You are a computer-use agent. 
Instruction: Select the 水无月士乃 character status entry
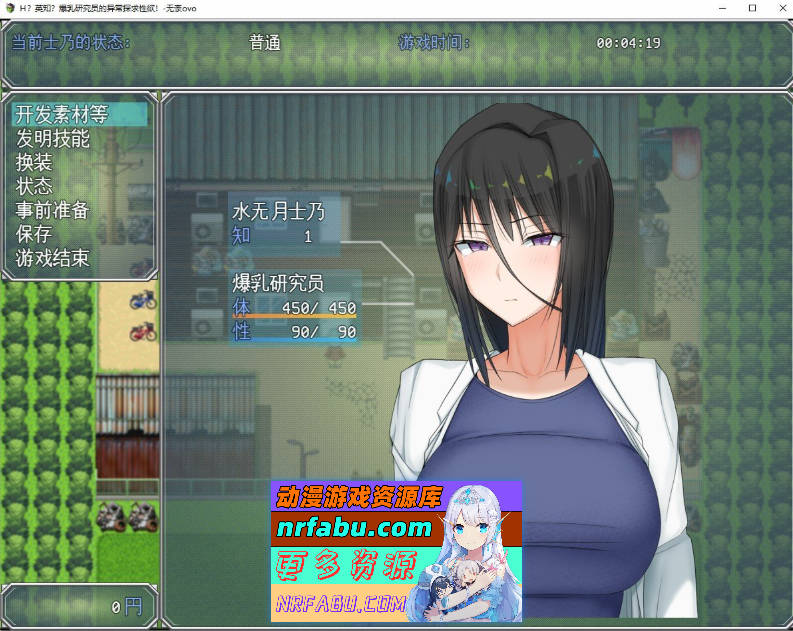[279, 212]
